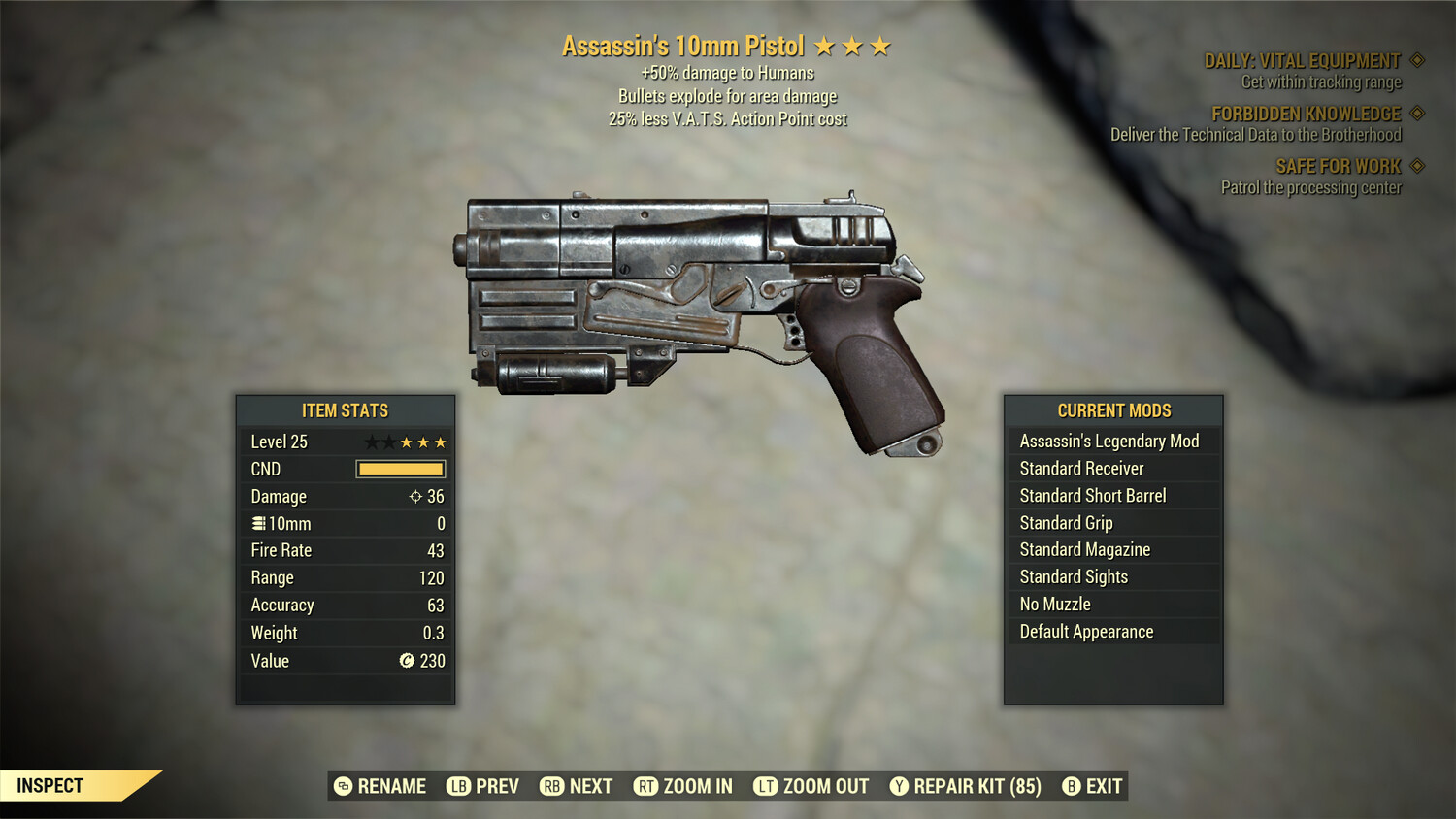Click the caps currency icon beside 230
1456x819 pixels.
409,661
